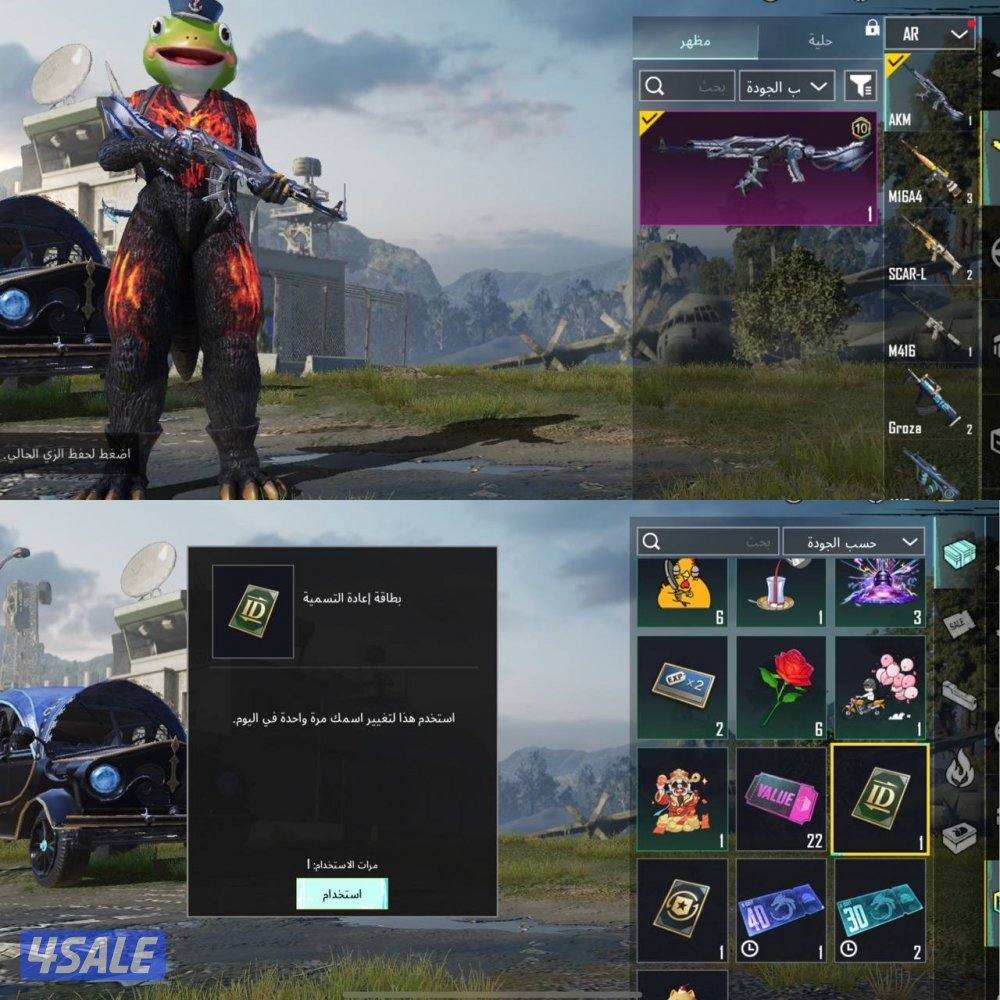Open the crate category in inventory sidebar
The width and height of the screenshot is (1000, 1000).
point(959,553)
